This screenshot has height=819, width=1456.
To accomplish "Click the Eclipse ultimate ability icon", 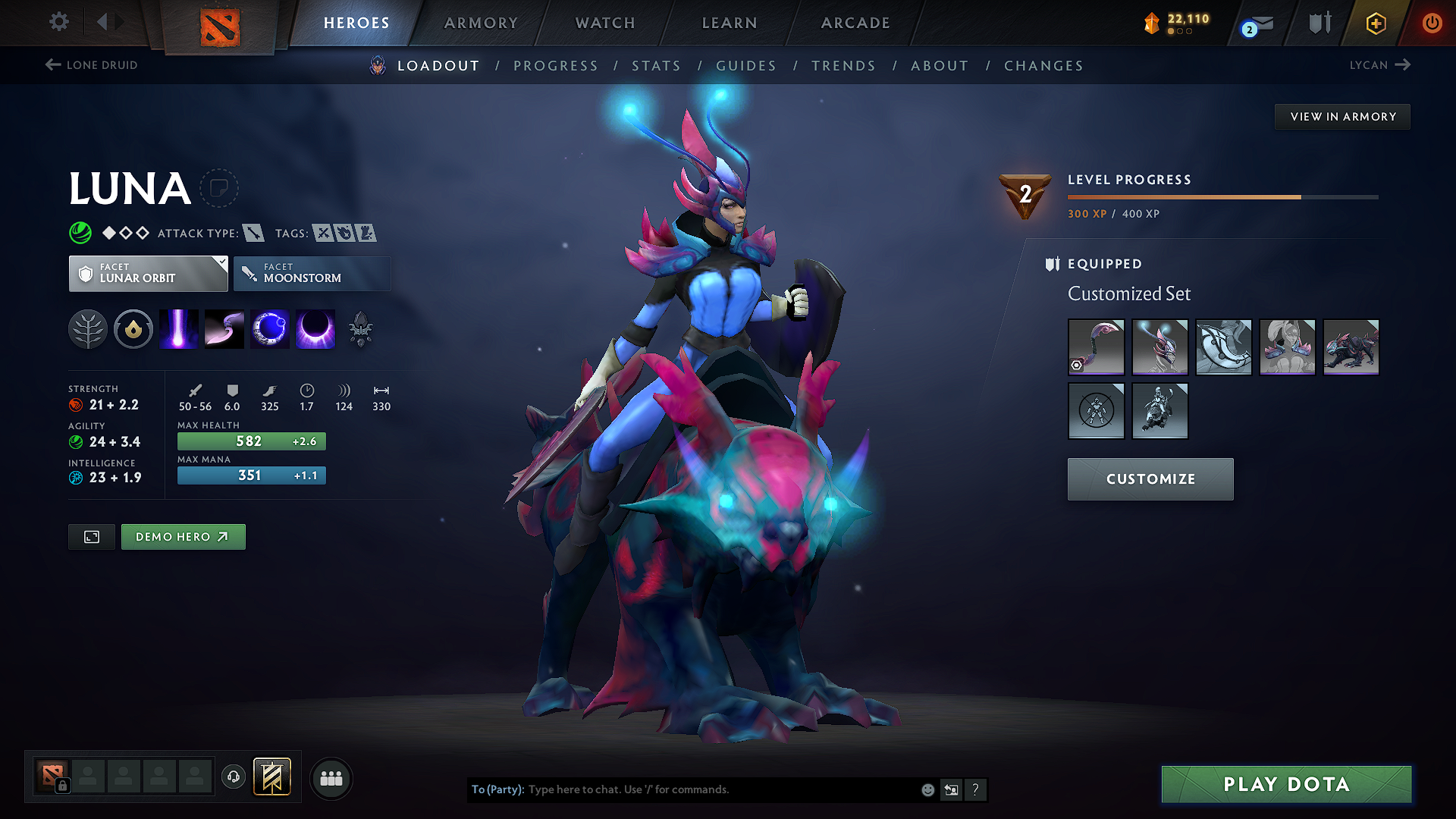I will tap(315, 328).
